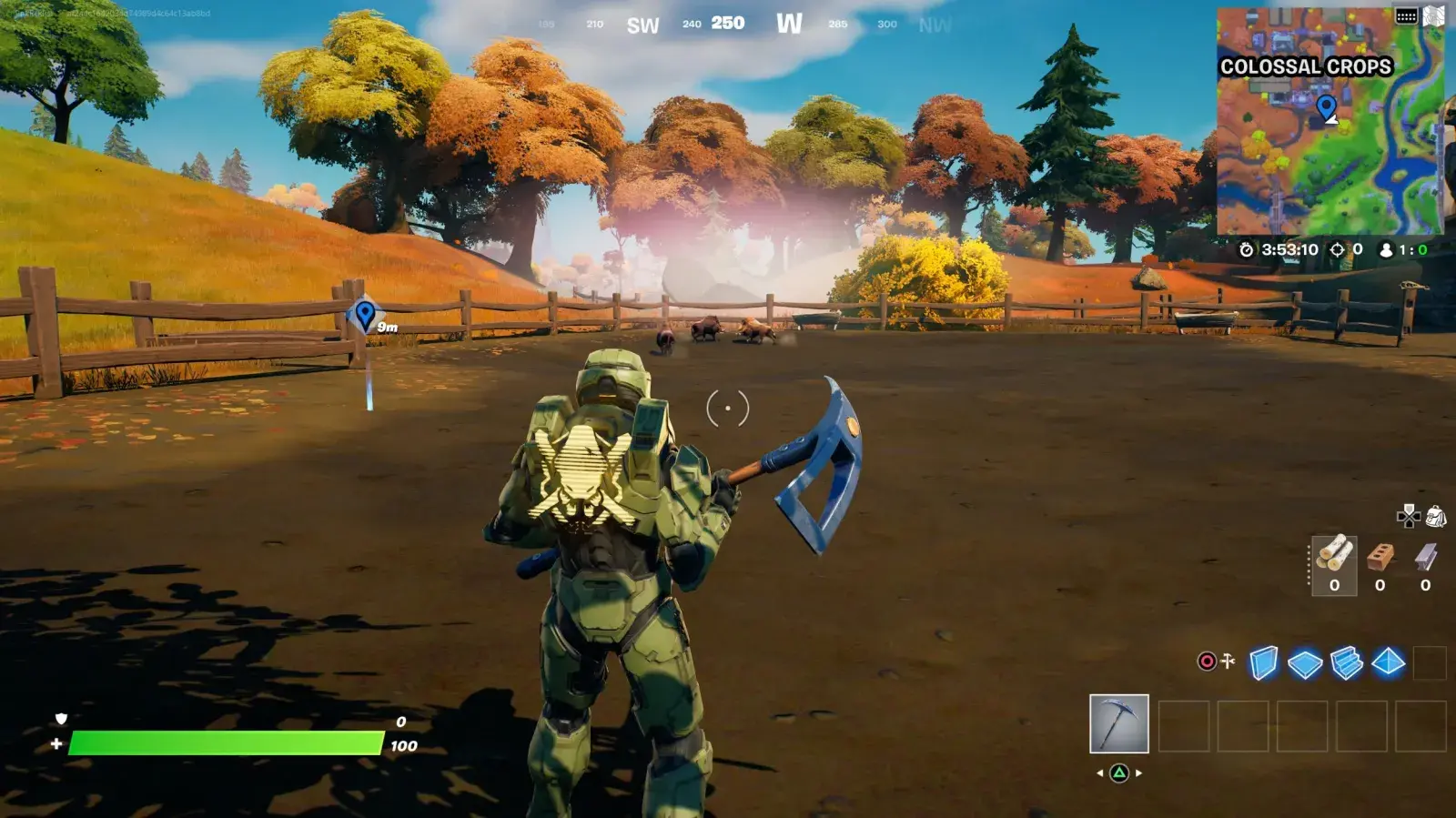Click the 9m waypoint marker

(x=366, y=316)
